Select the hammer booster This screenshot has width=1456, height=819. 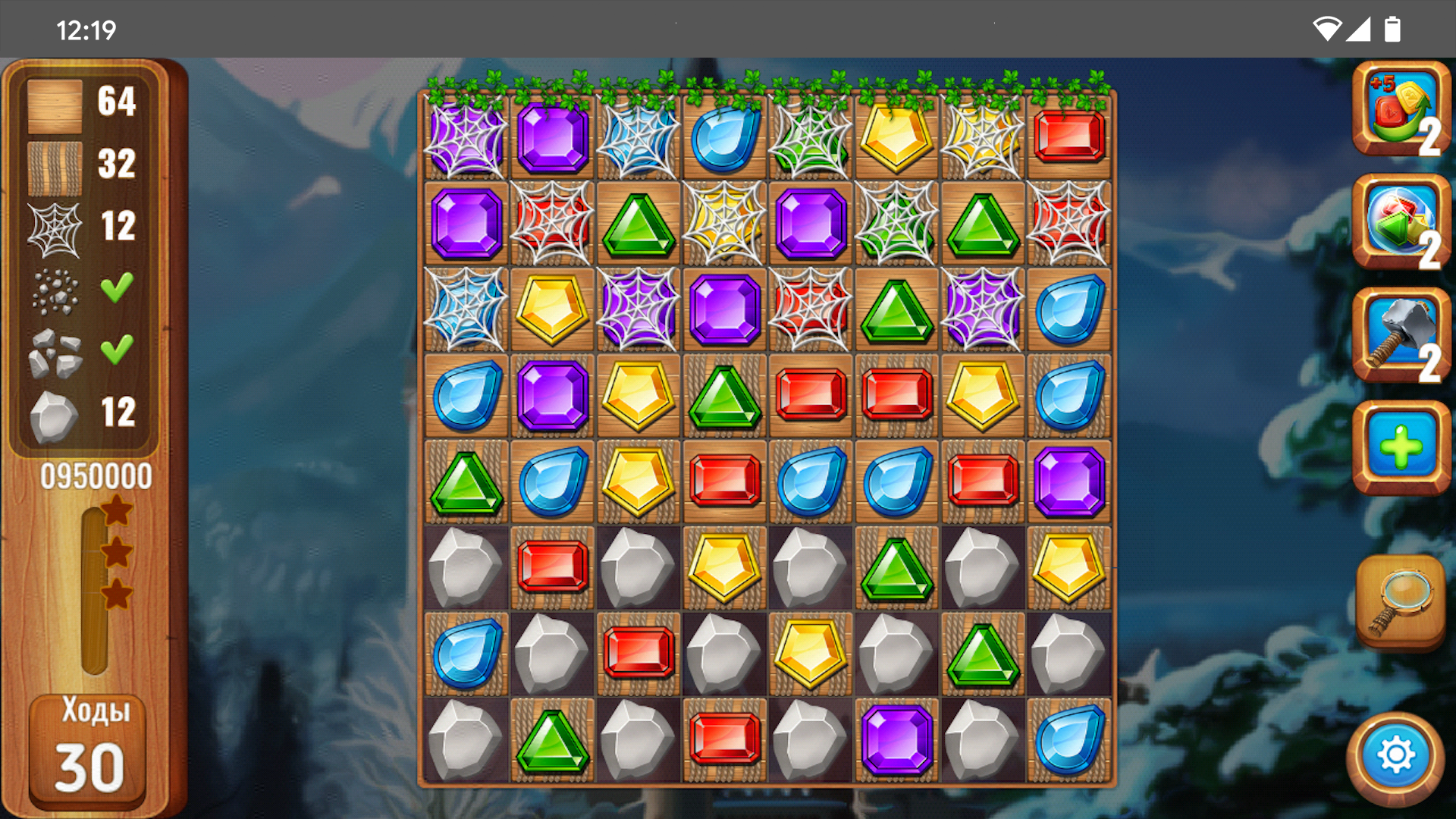tap(1400, 335)
